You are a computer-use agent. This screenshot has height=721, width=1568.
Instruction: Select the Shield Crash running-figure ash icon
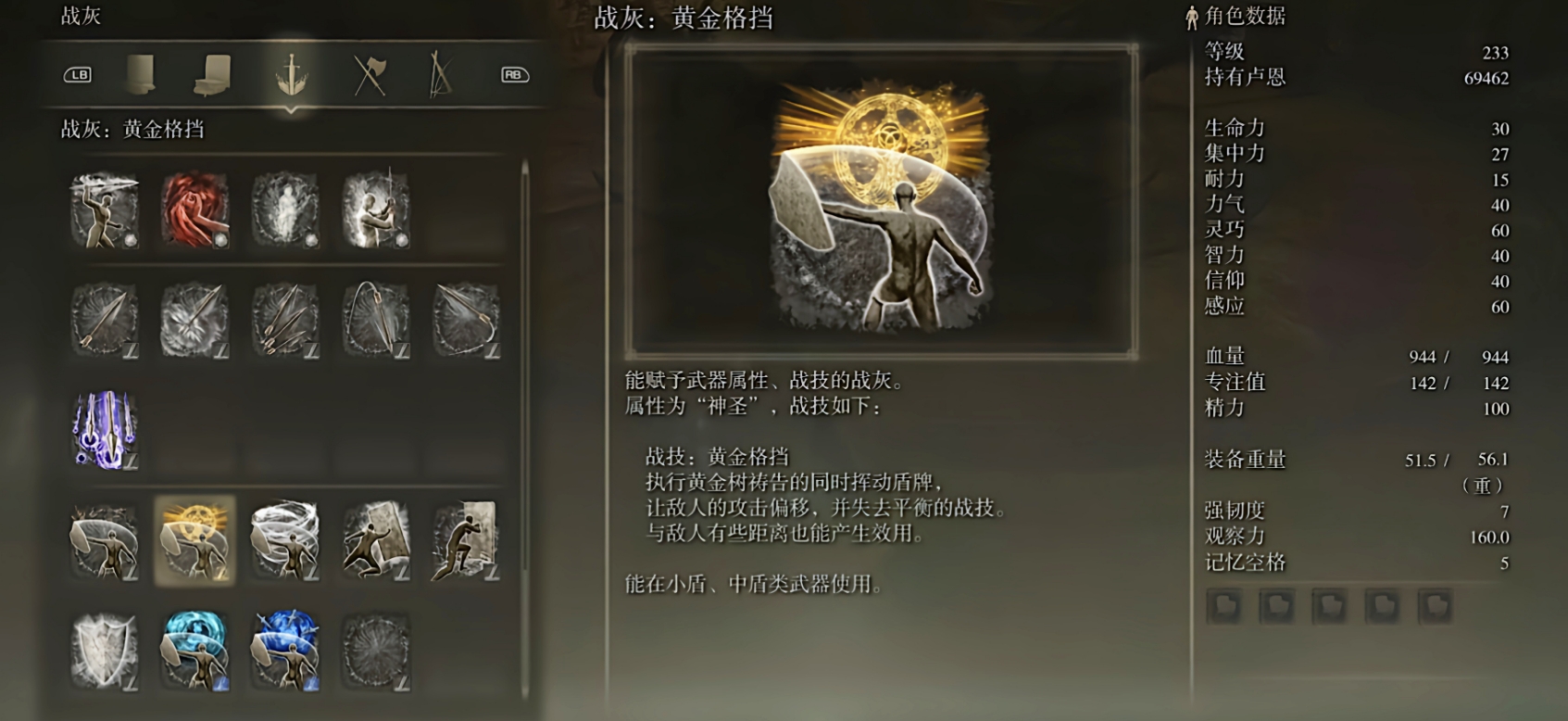click(x=465, y=542)
